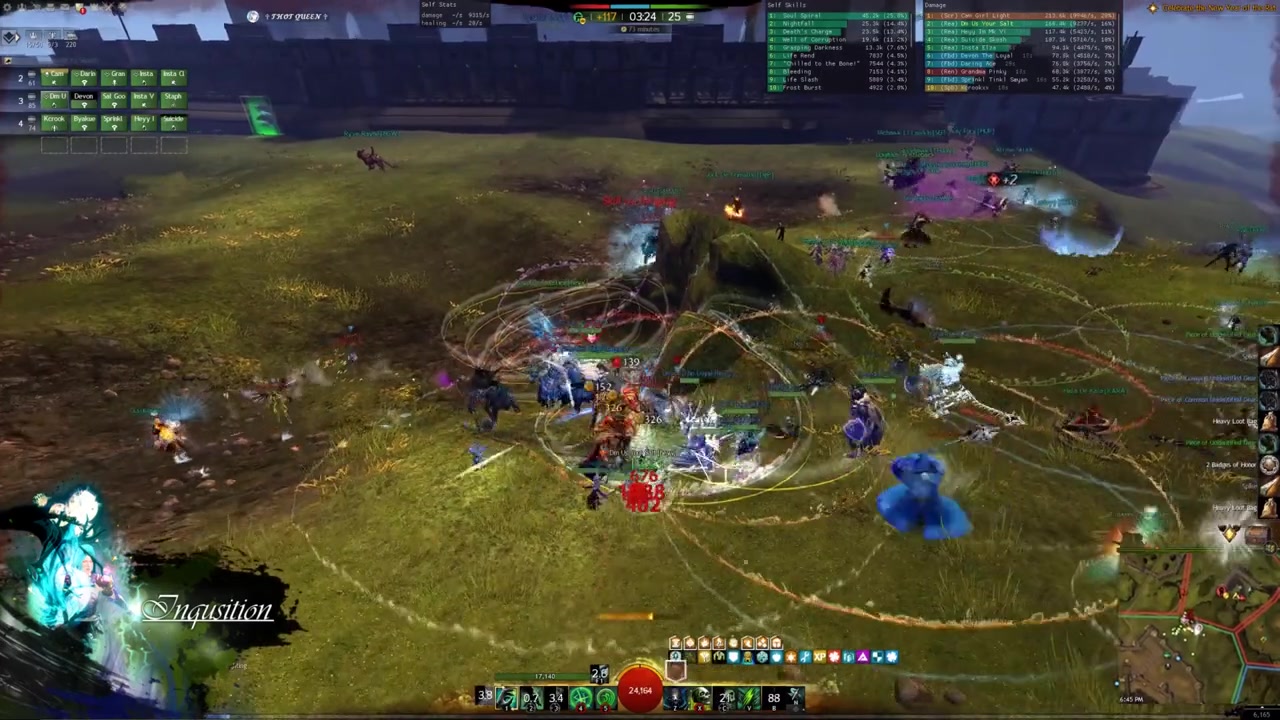Image resolution: width=1280 pixels, height=720 pixels.
Task: Select squad member Kcrook in subgroup 4
Action: [x=54, y=121]
